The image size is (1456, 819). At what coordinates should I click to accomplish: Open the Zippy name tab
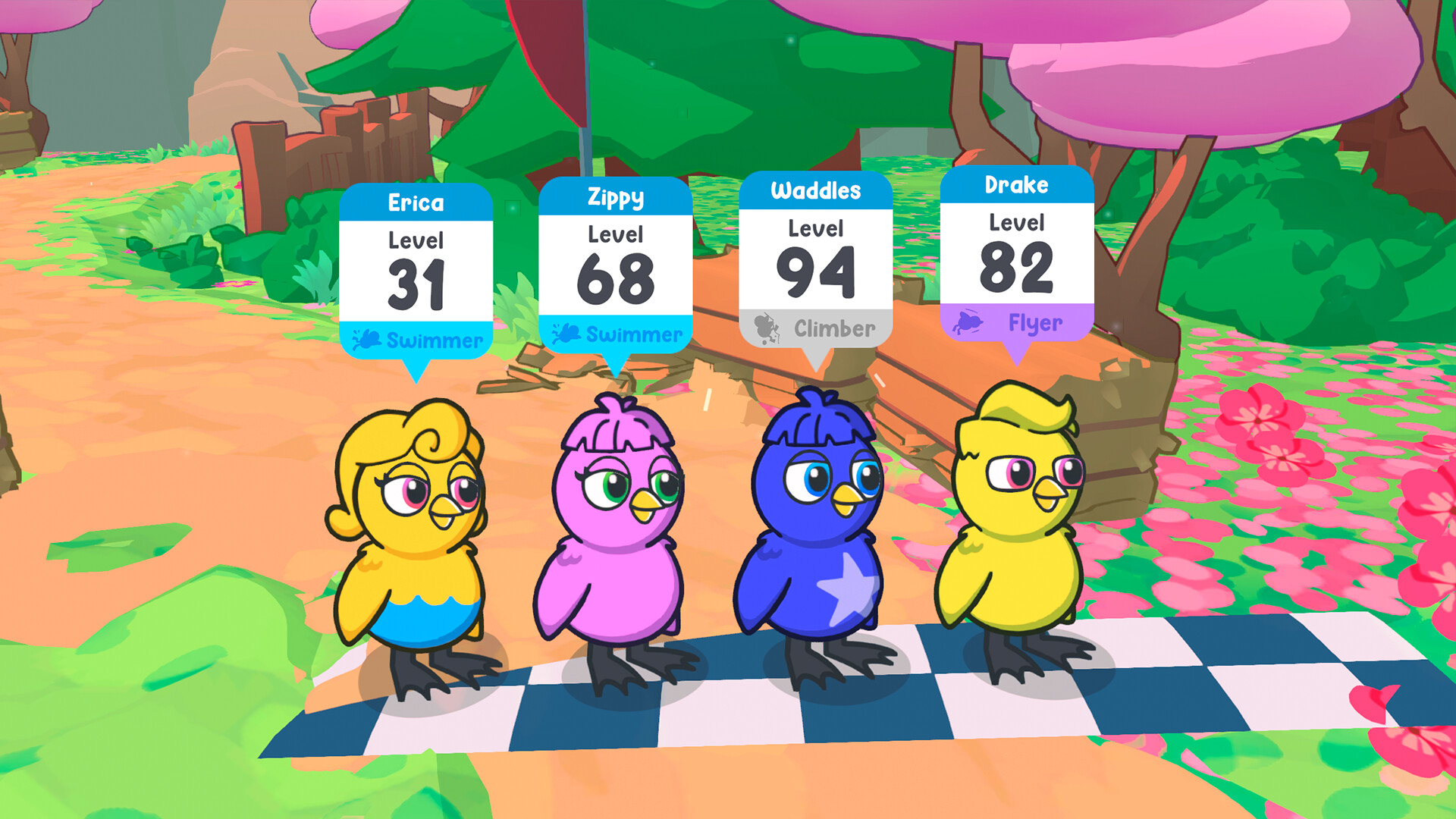coord(616,197)
